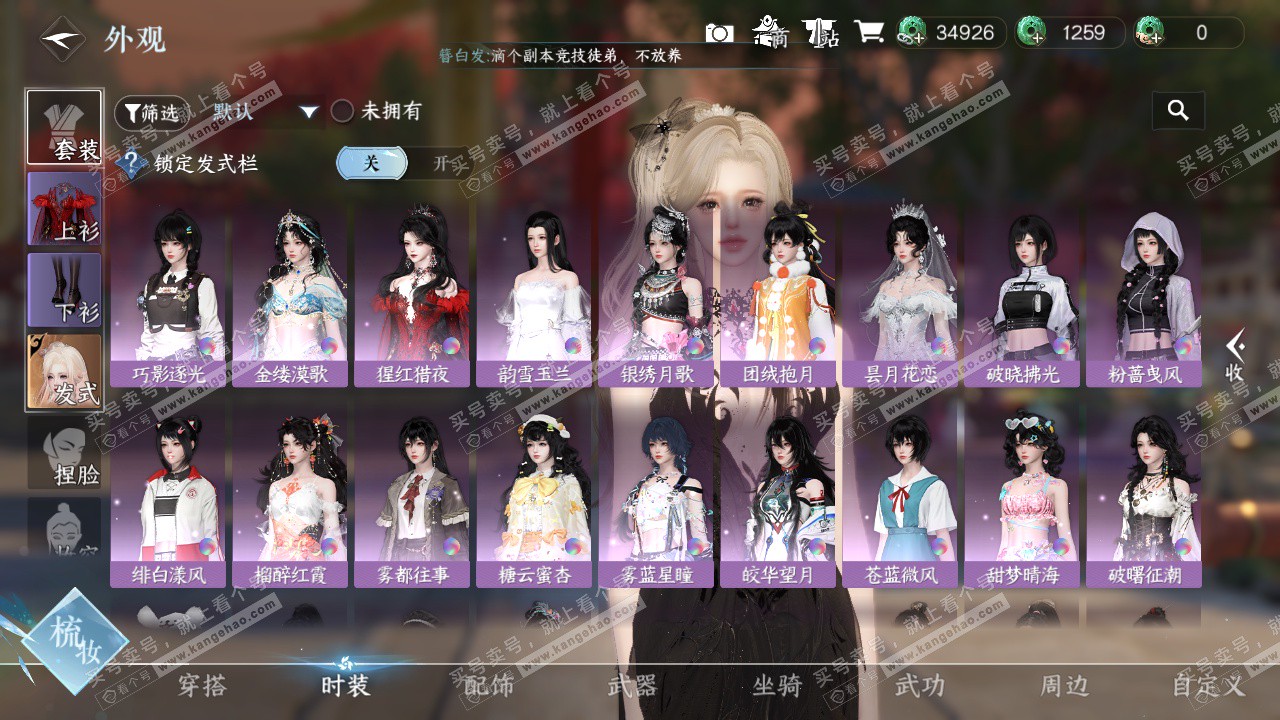Toggle the 未拥有 checkbox

pos(343,111)
